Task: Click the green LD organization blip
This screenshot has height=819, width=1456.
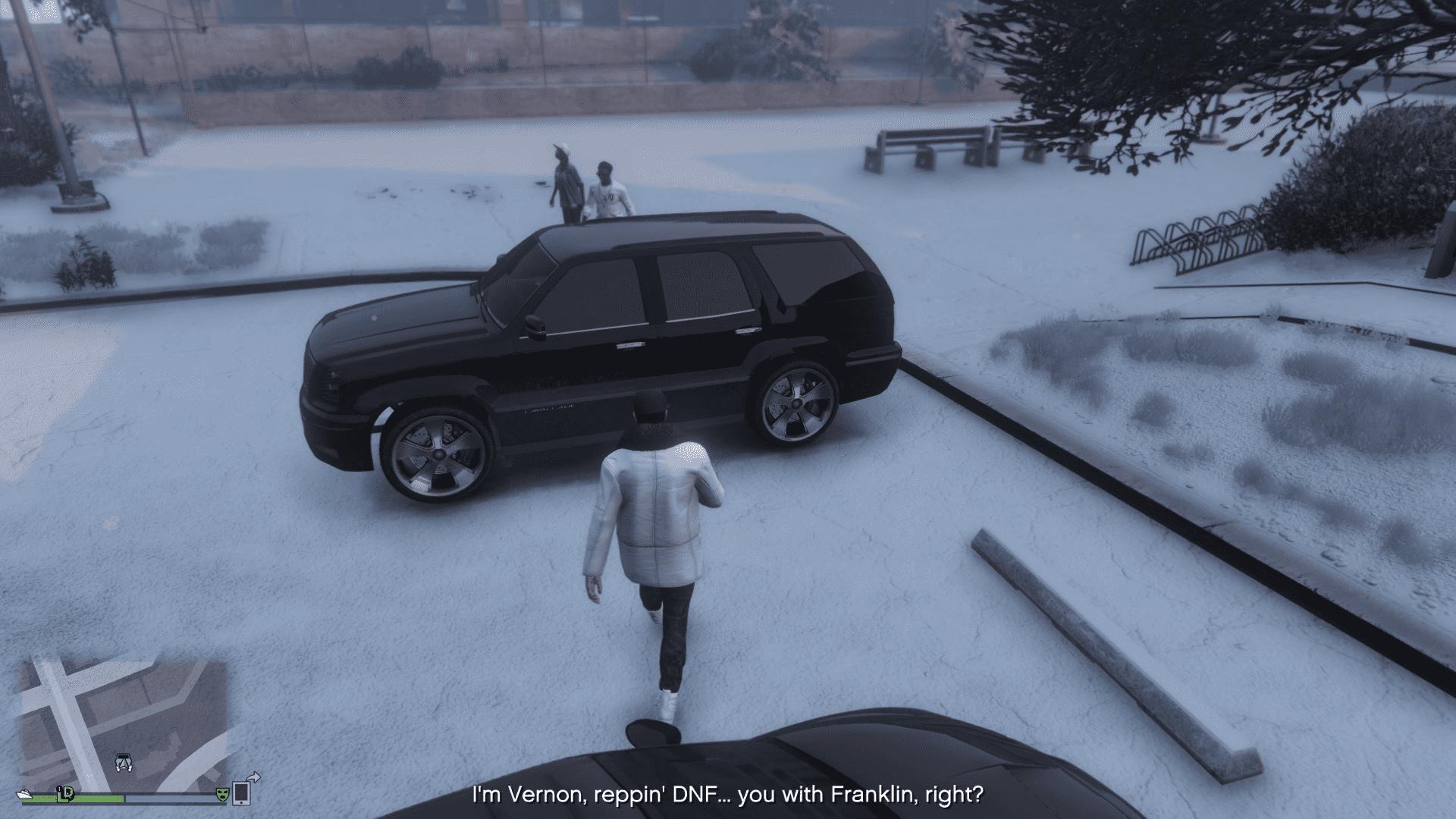Action: coord(67,793)
